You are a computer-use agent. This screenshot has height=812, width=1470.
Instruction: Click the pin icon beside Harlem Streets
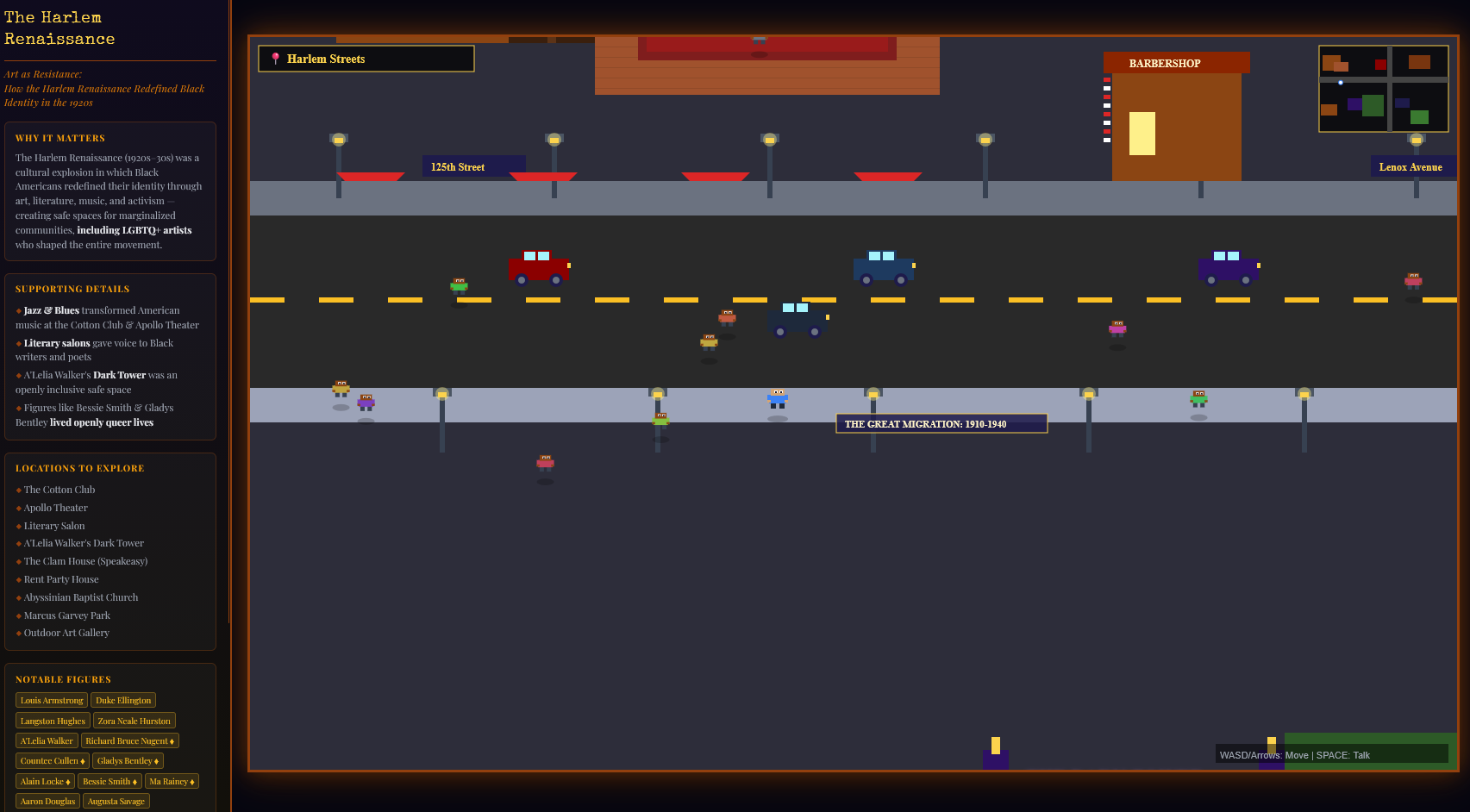coord(274,58)
